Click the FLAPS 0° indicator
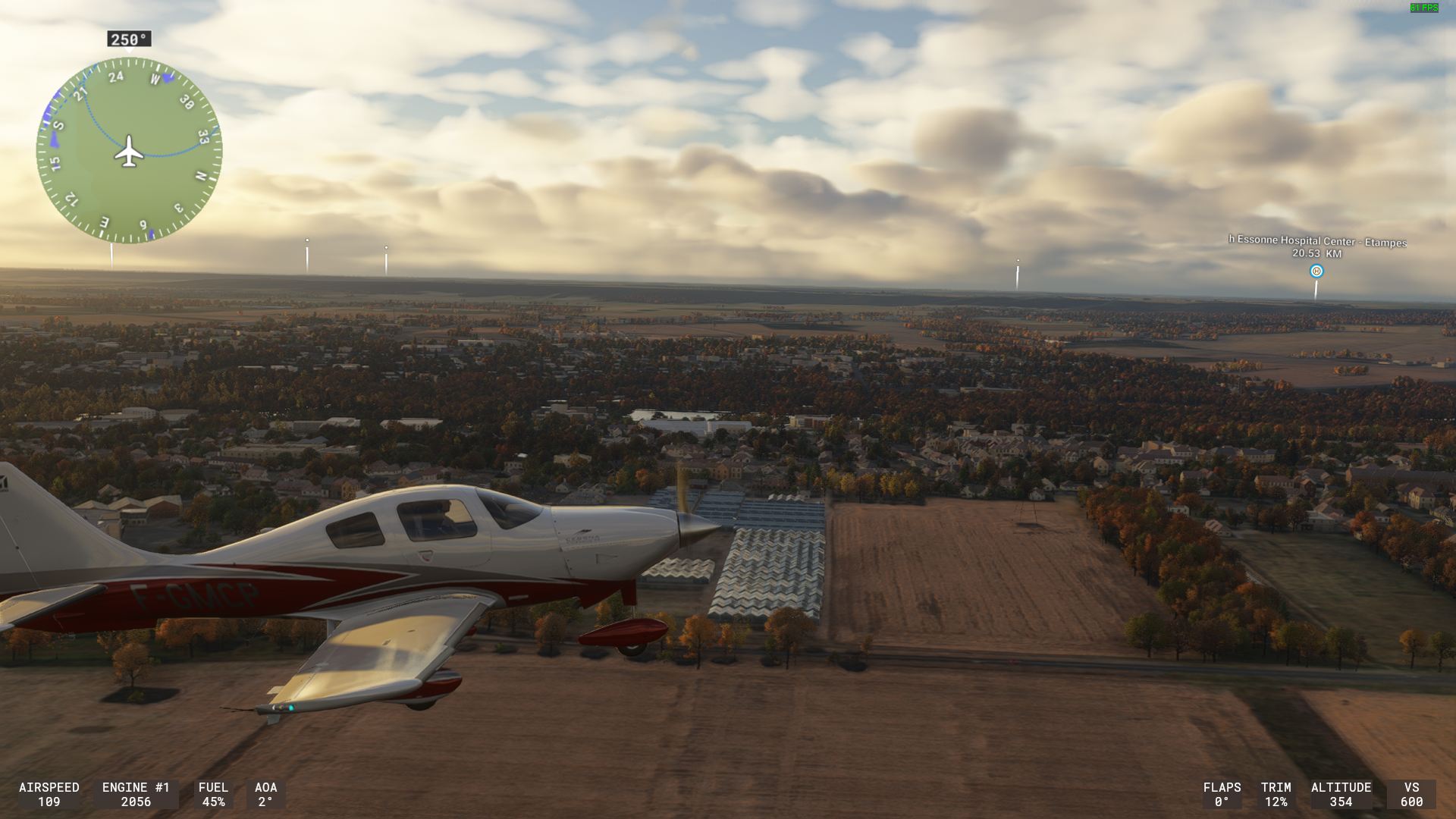Screen dimensions: 1456x819 click(1222, 795)
